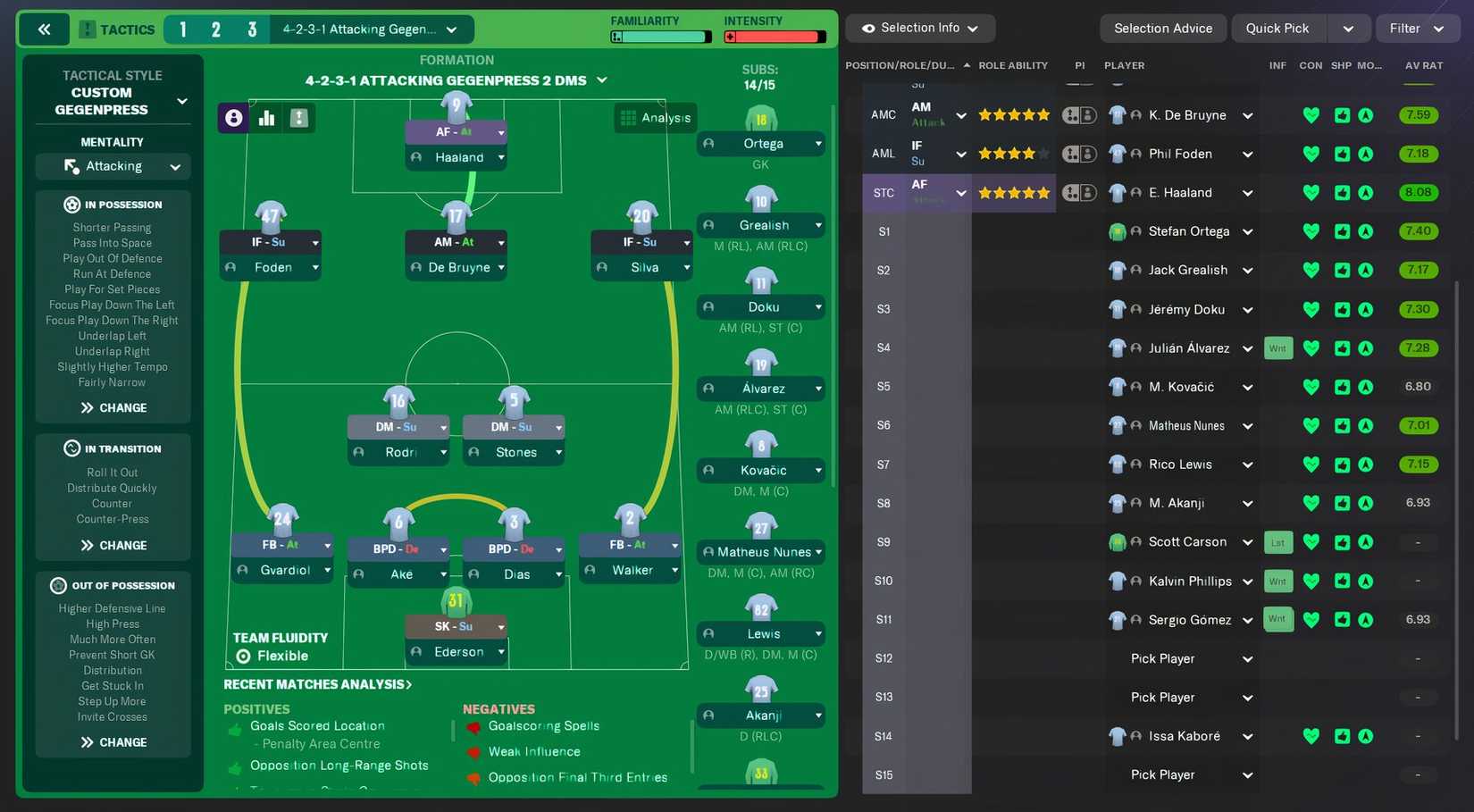Open the Mentality Attacking dropdown

113,166
